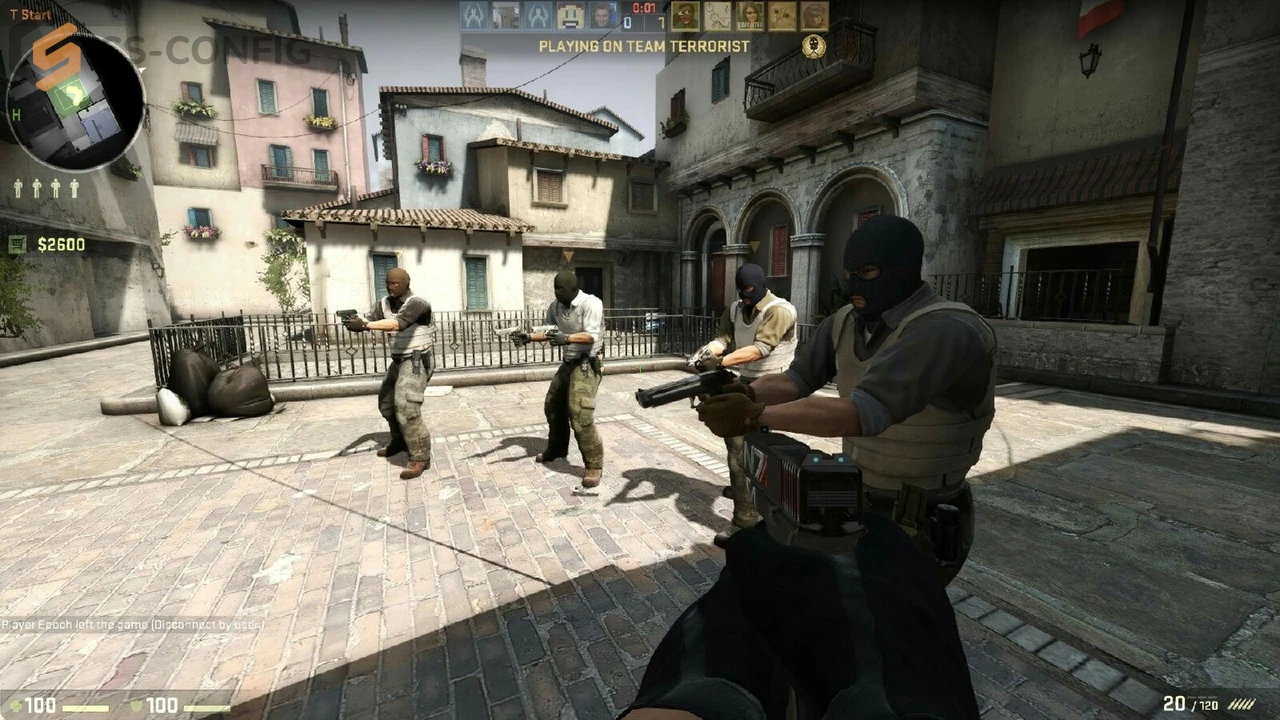Click the armor icon beside second 100

138,706
